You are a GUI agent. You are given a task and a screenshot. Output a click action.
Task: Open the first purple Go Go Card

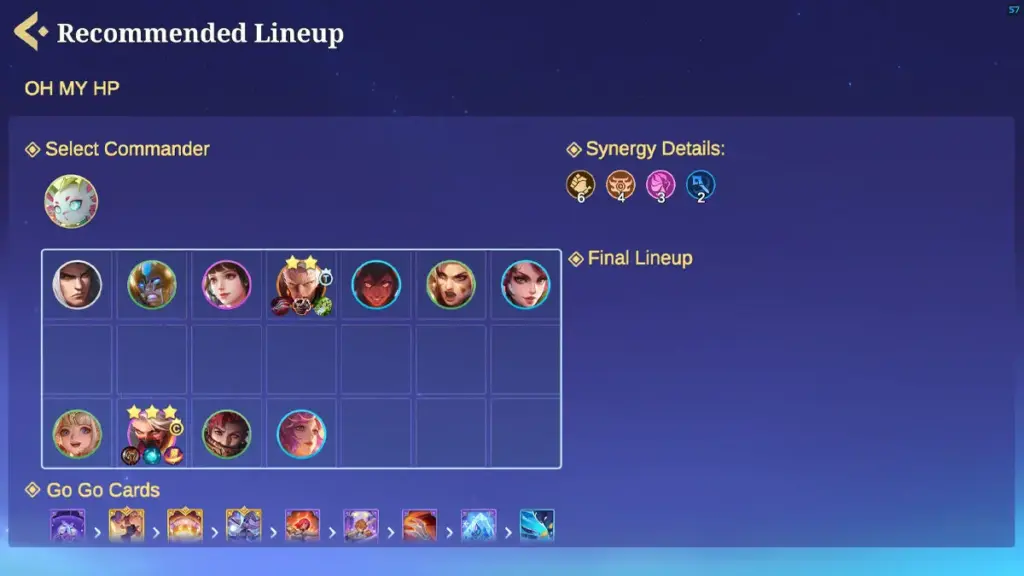tap(68, 525)
